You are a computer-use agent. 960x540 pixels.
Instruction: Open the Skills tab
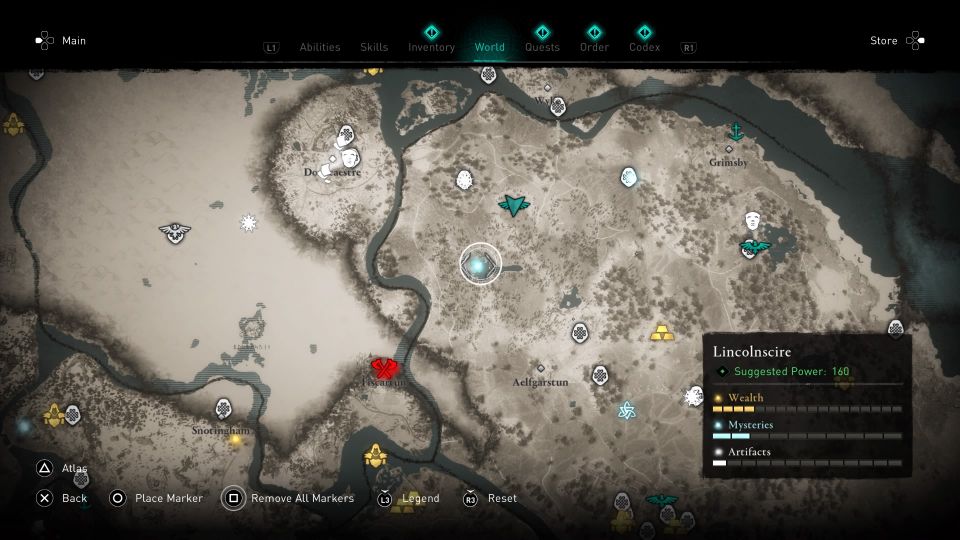[x=374, y=47]
